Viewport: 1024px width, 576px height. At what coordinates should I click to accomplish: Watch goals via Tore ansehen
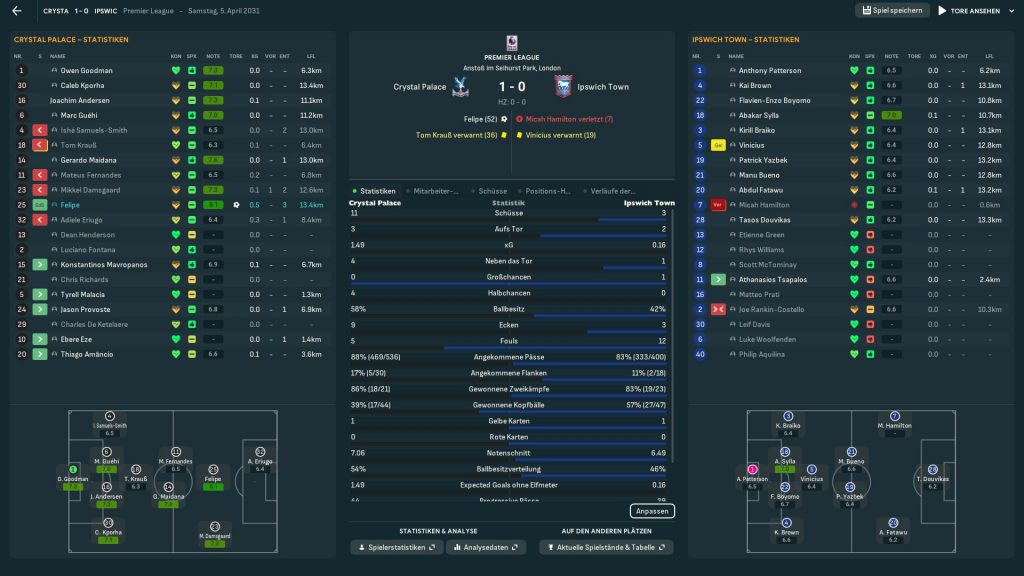(970, 11)
